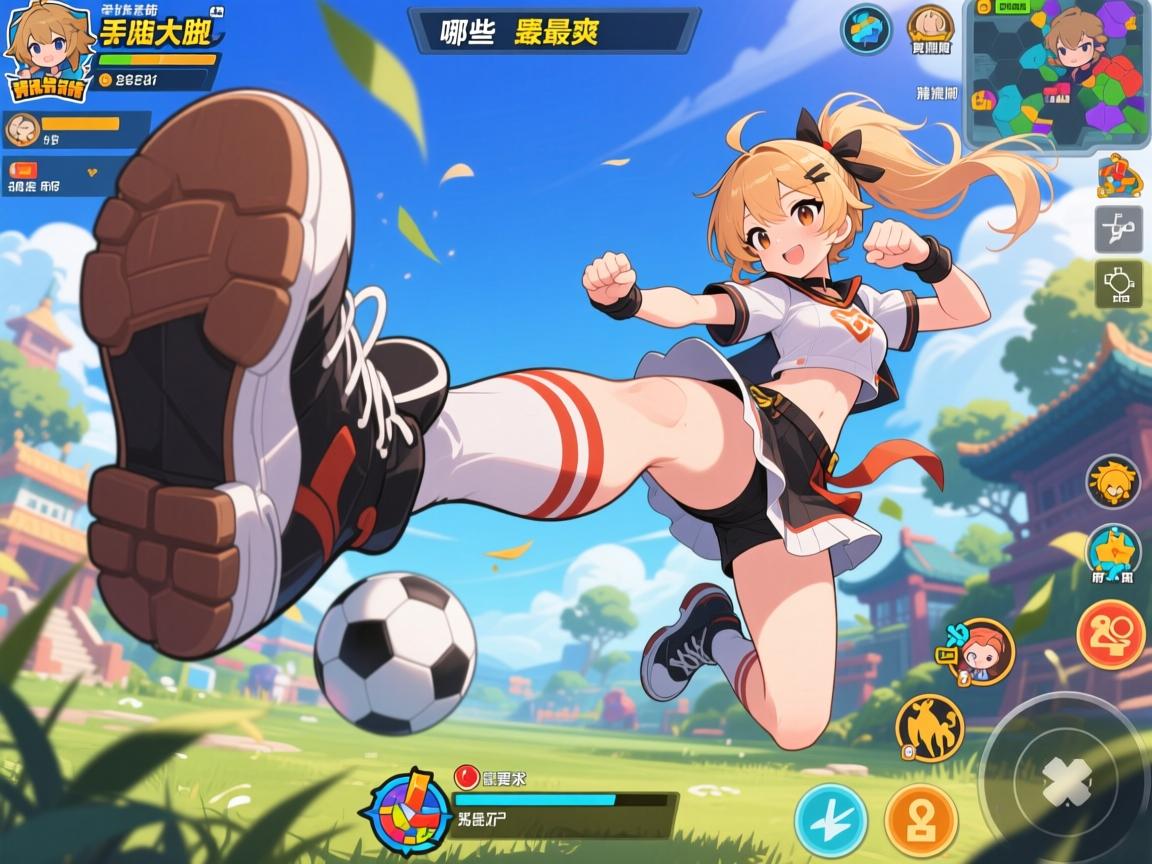Click the colorful gold-trimmed map icon under minimap

tap(1119, 176)
